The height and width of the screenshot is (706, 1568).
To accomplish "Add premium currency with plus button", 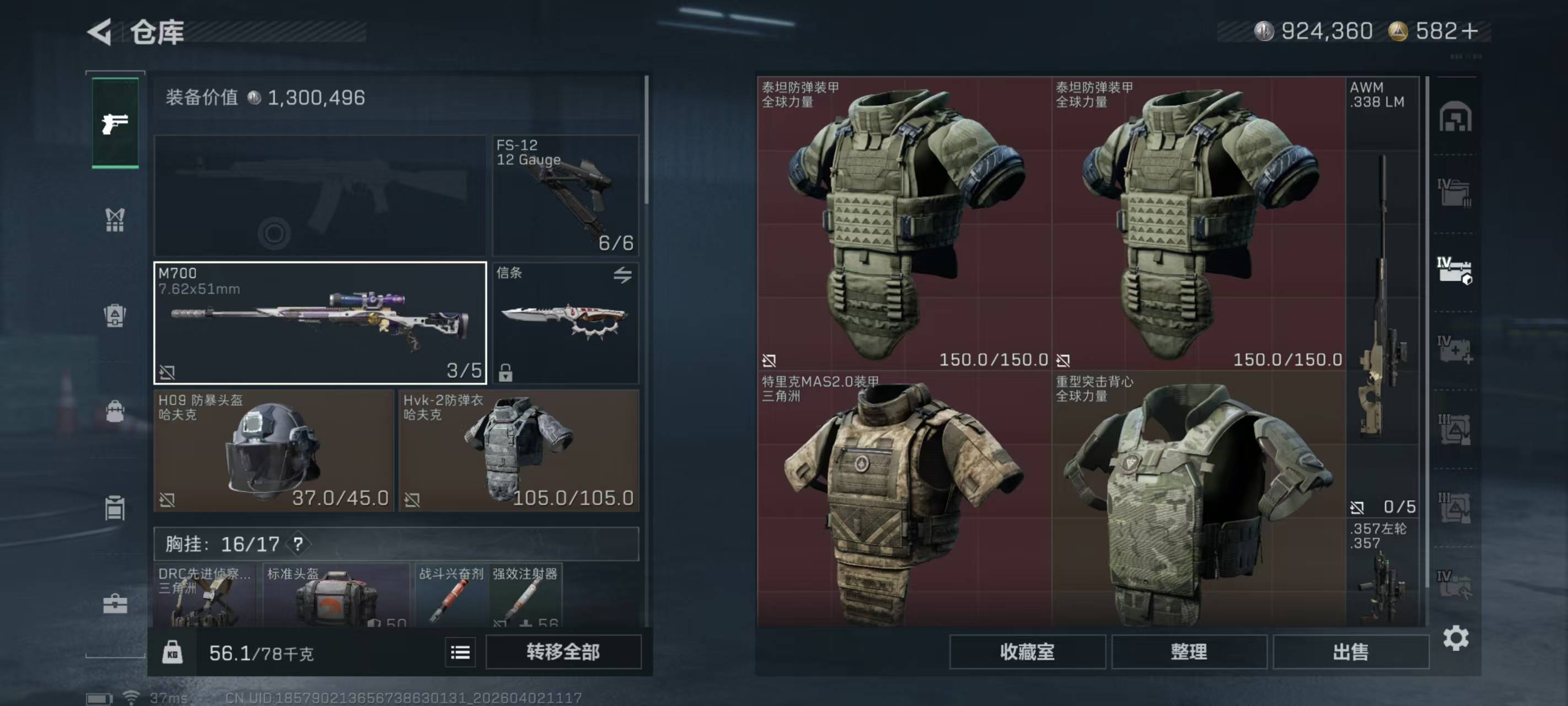I will click(1469, 31).
